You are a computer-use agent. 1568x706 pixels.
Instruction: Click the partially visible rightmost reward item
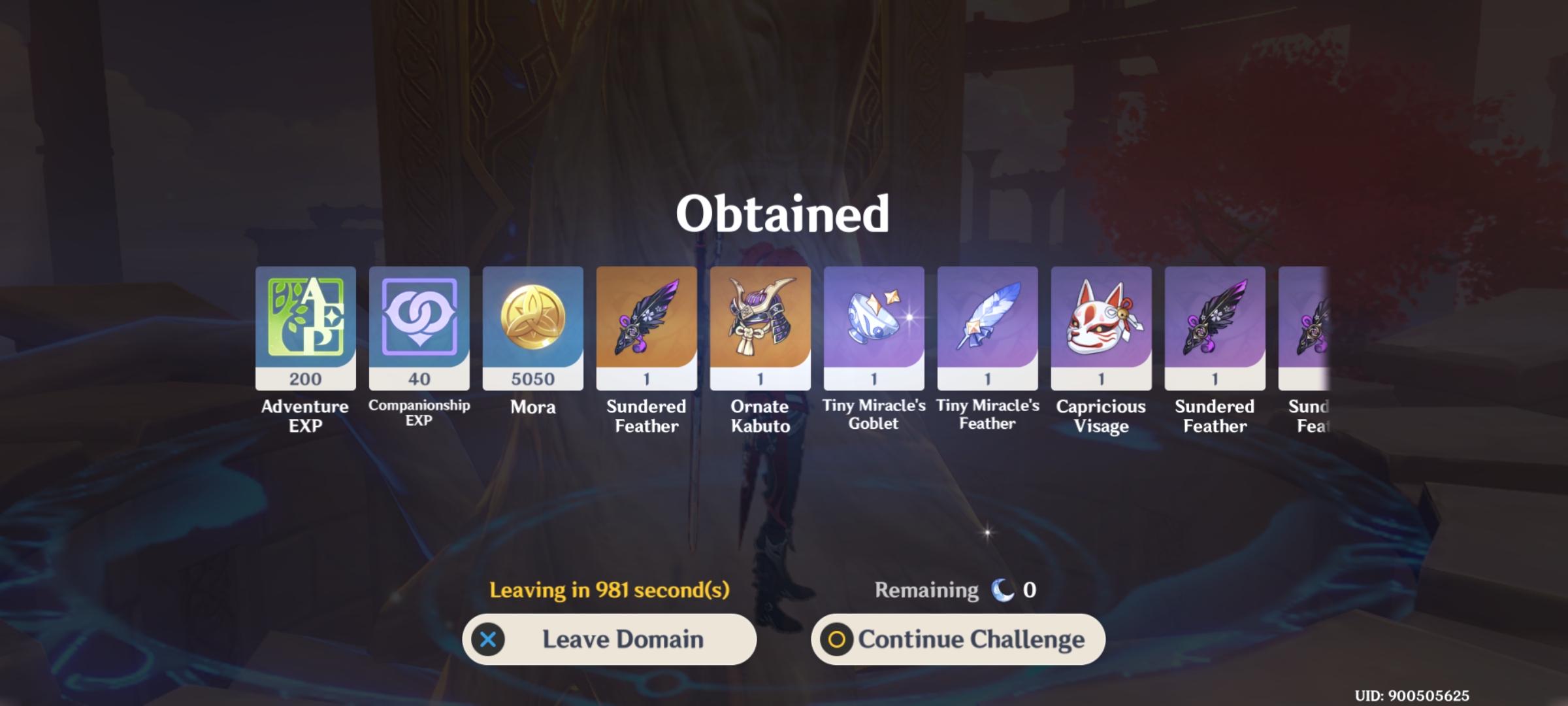1313,326
